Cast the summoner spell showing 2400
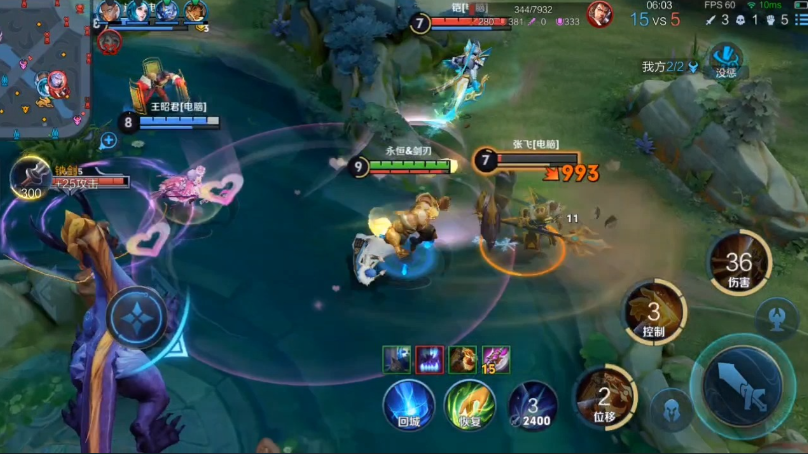The width and height of the screenshot is (808, 454). coord(532,403)
